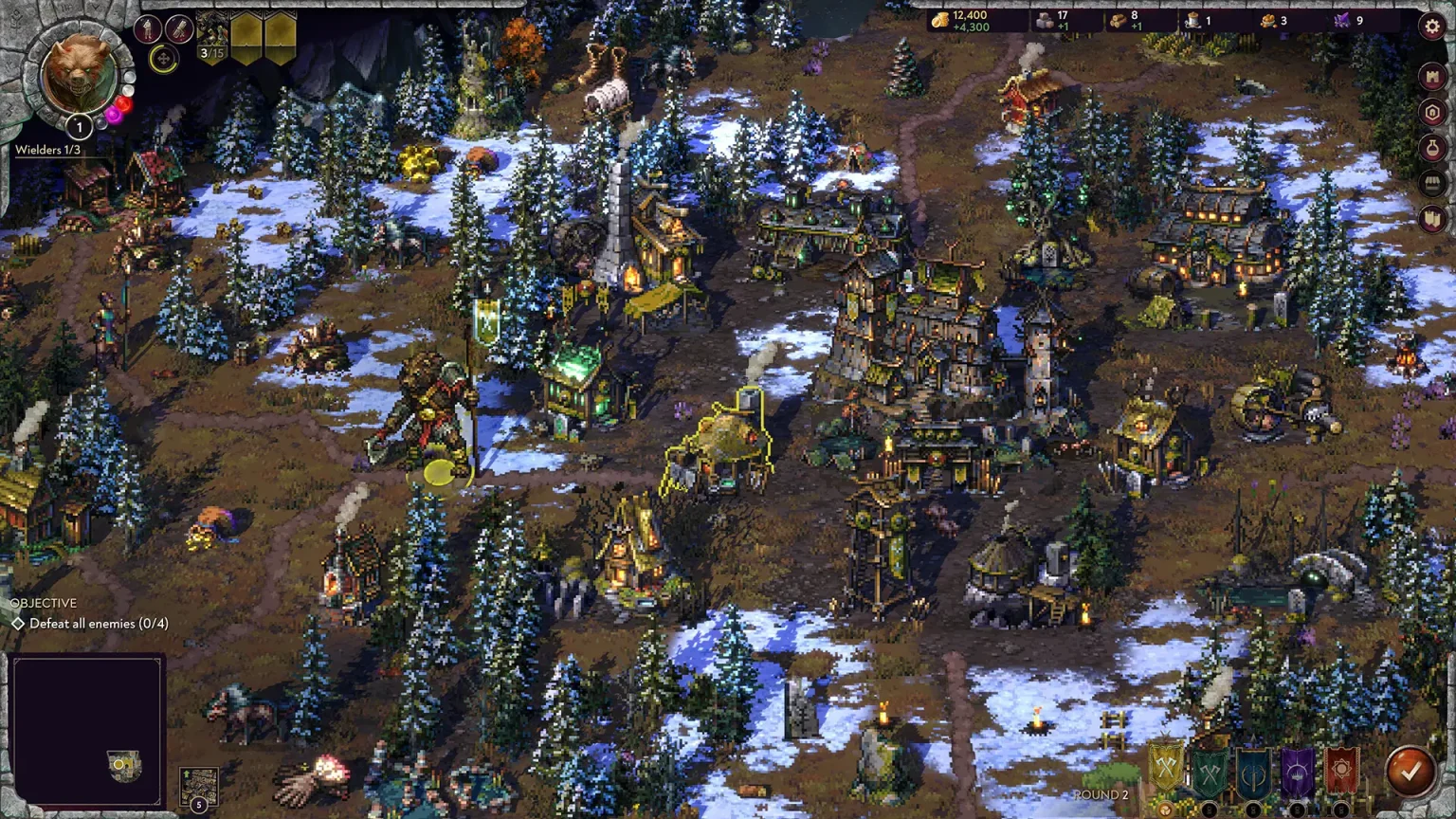Screen dimensions: 1456x819
Task: Open the castle tower icon button
Action: 1432,76
